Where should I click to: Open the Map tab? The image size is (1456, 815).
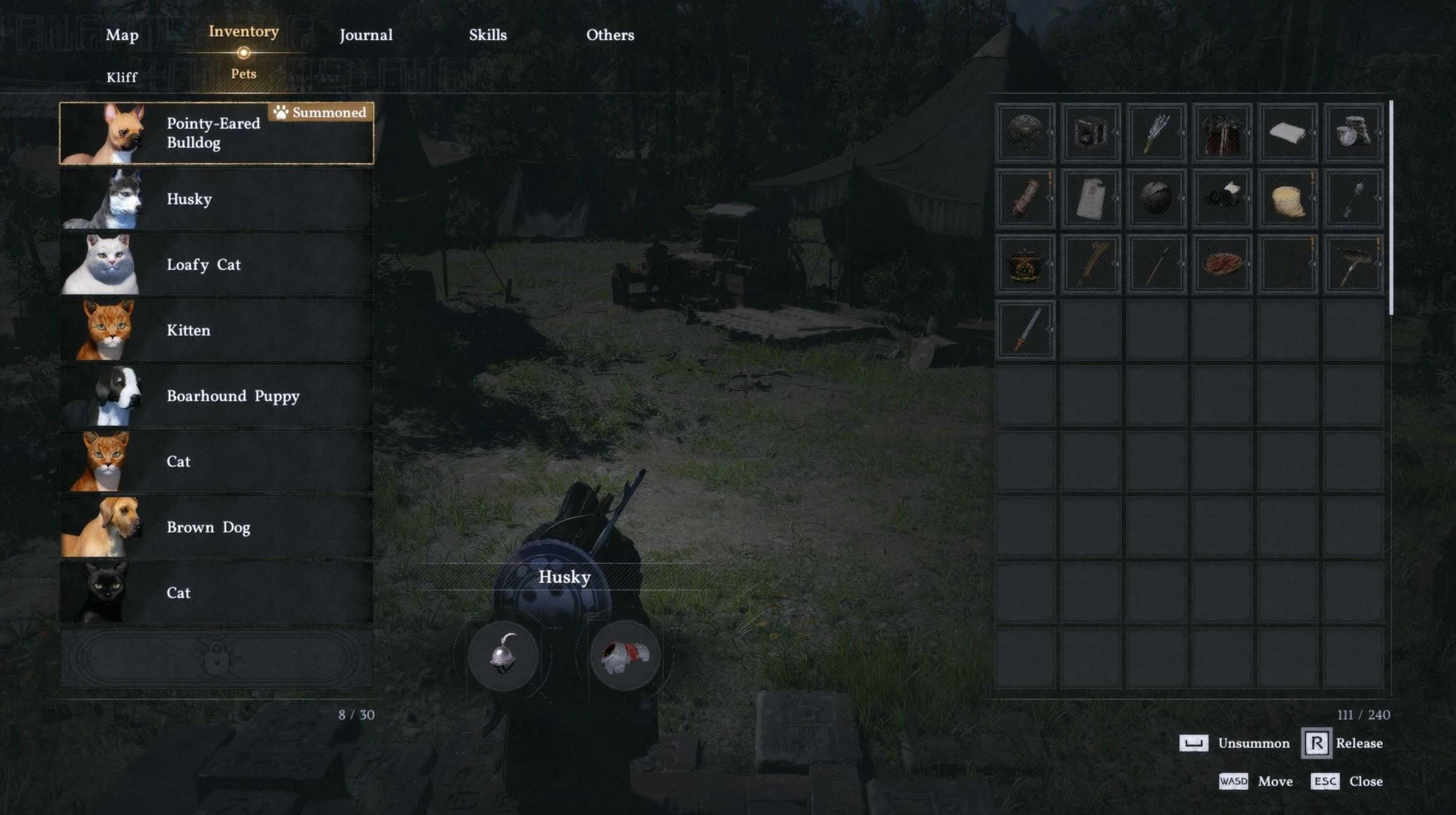tap(122, 35)
